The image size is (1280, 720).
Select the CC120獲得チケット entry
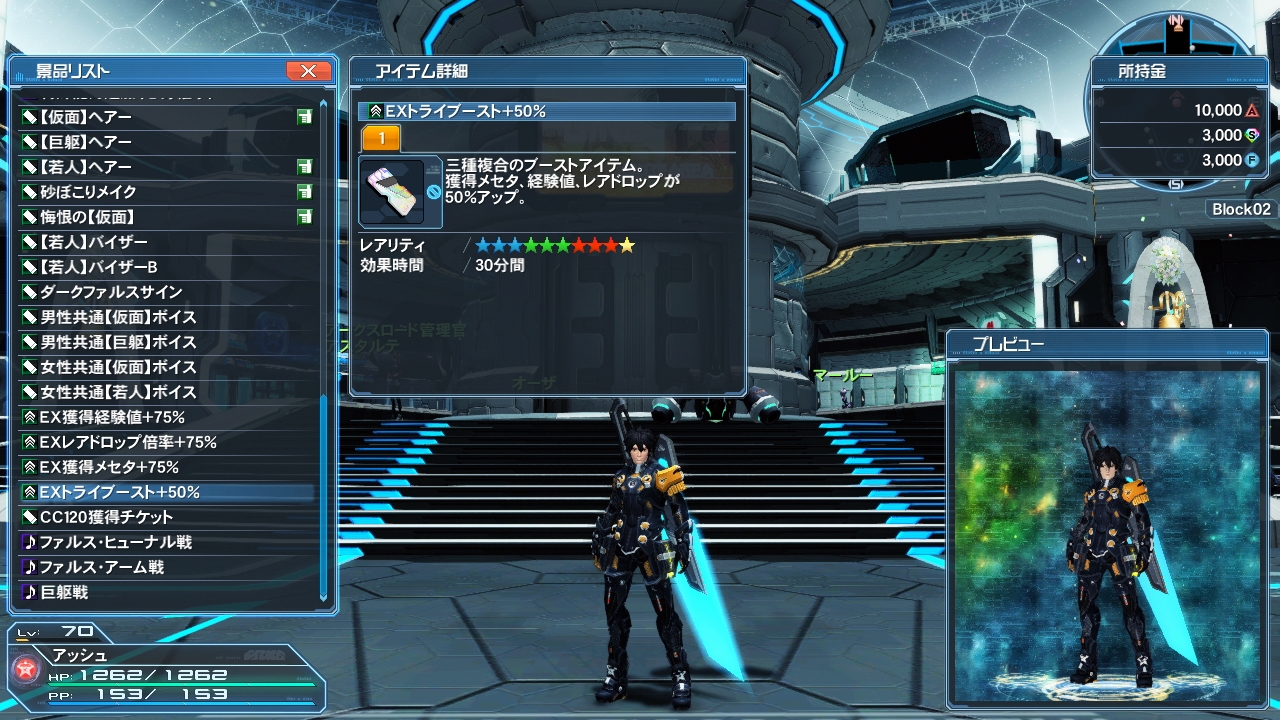(x=106, y=517)
